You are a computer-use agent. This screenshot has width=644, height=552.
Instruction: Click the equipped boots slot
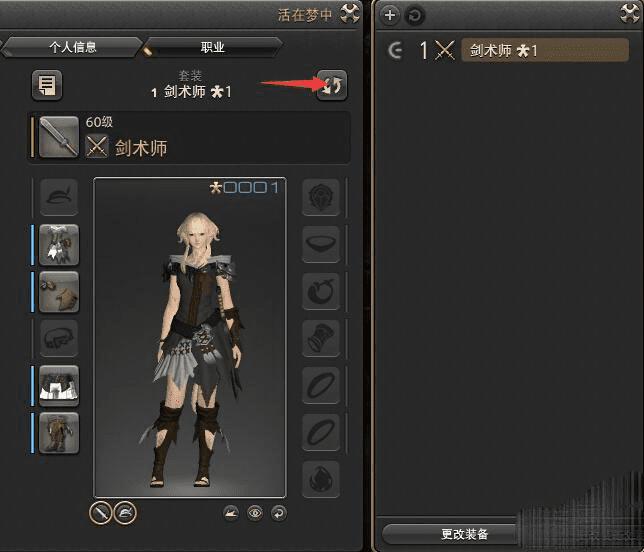(x=59, y=432)
